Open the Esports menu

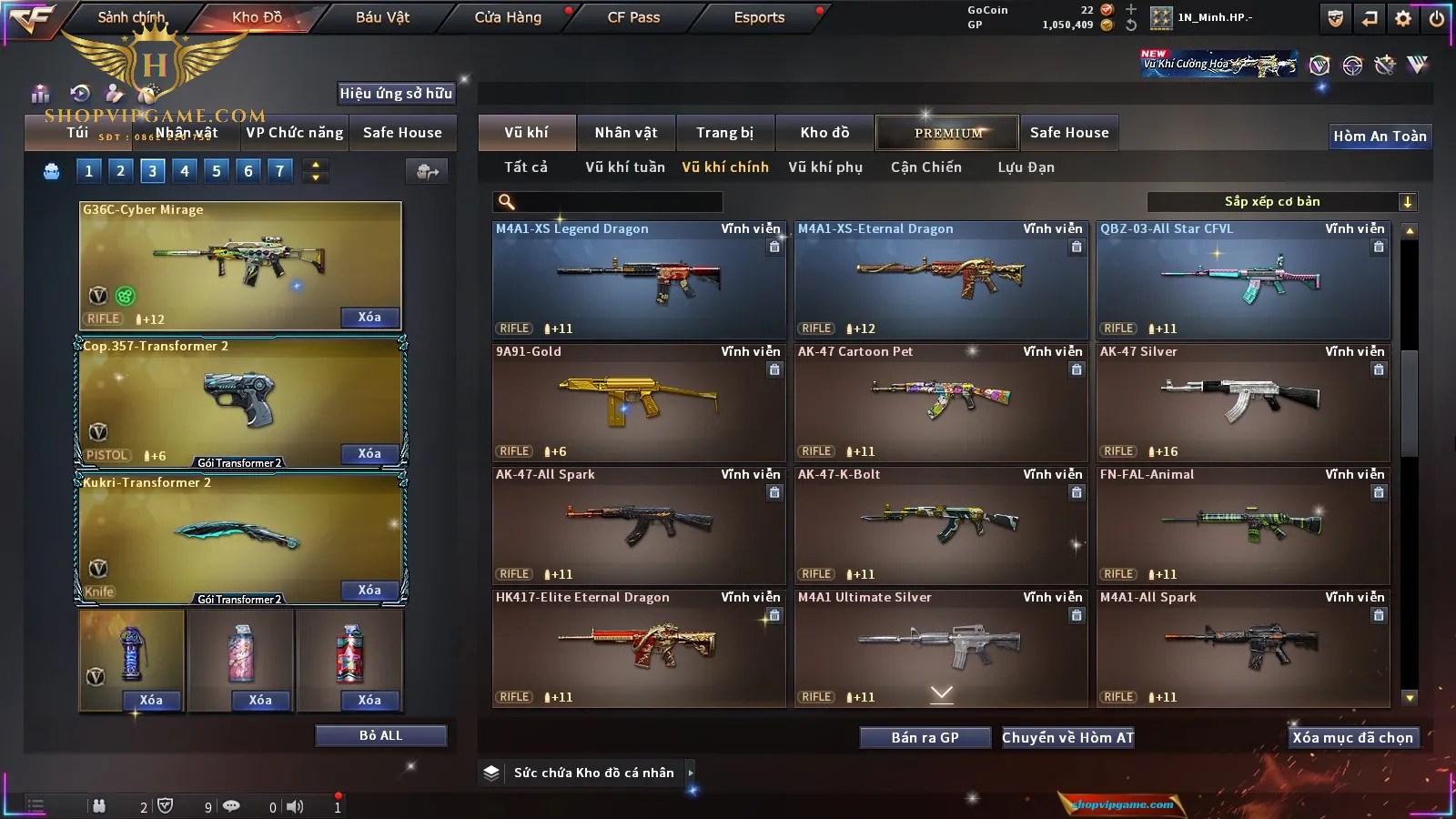tap(759, 17)
